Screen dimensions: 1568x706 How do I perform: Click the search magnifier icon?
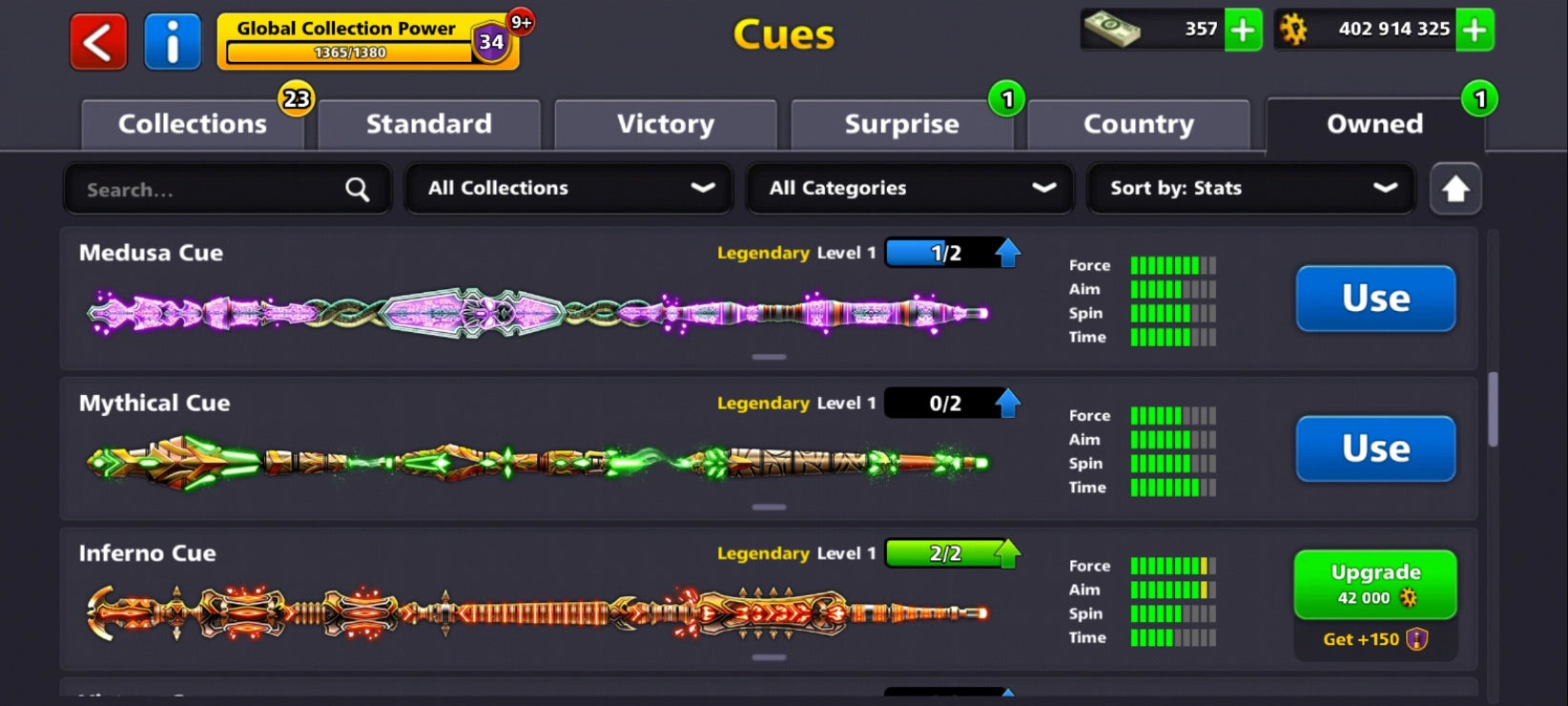pyautogui.click(x=357, y=189)
